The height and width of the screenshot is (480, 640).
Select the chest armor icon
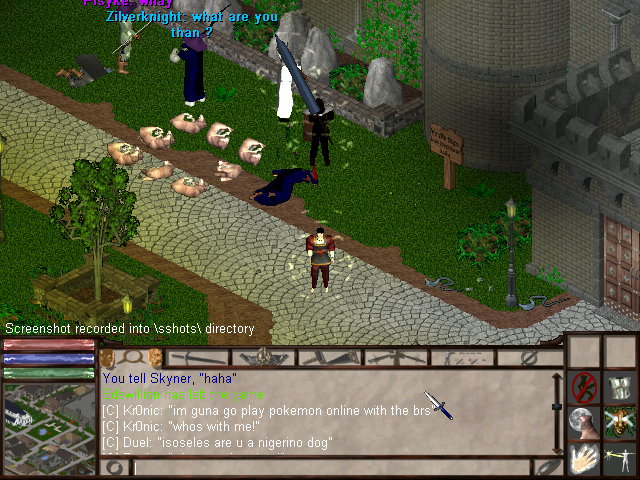[x=619, y=386]
